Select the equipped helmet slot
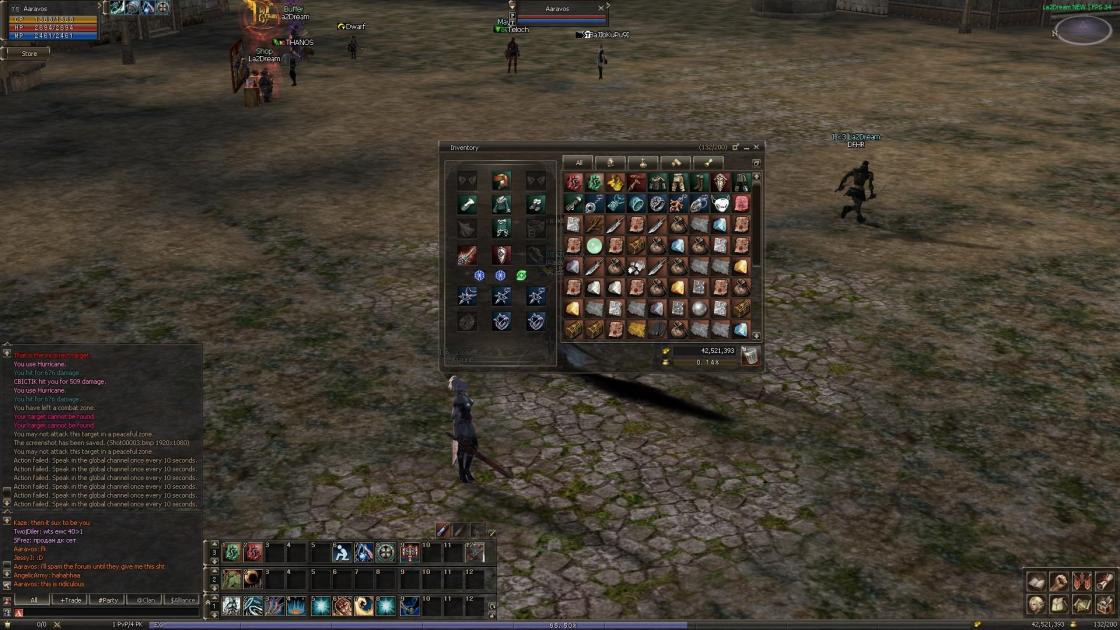The image size is (1120, 630). click(501, 180)
